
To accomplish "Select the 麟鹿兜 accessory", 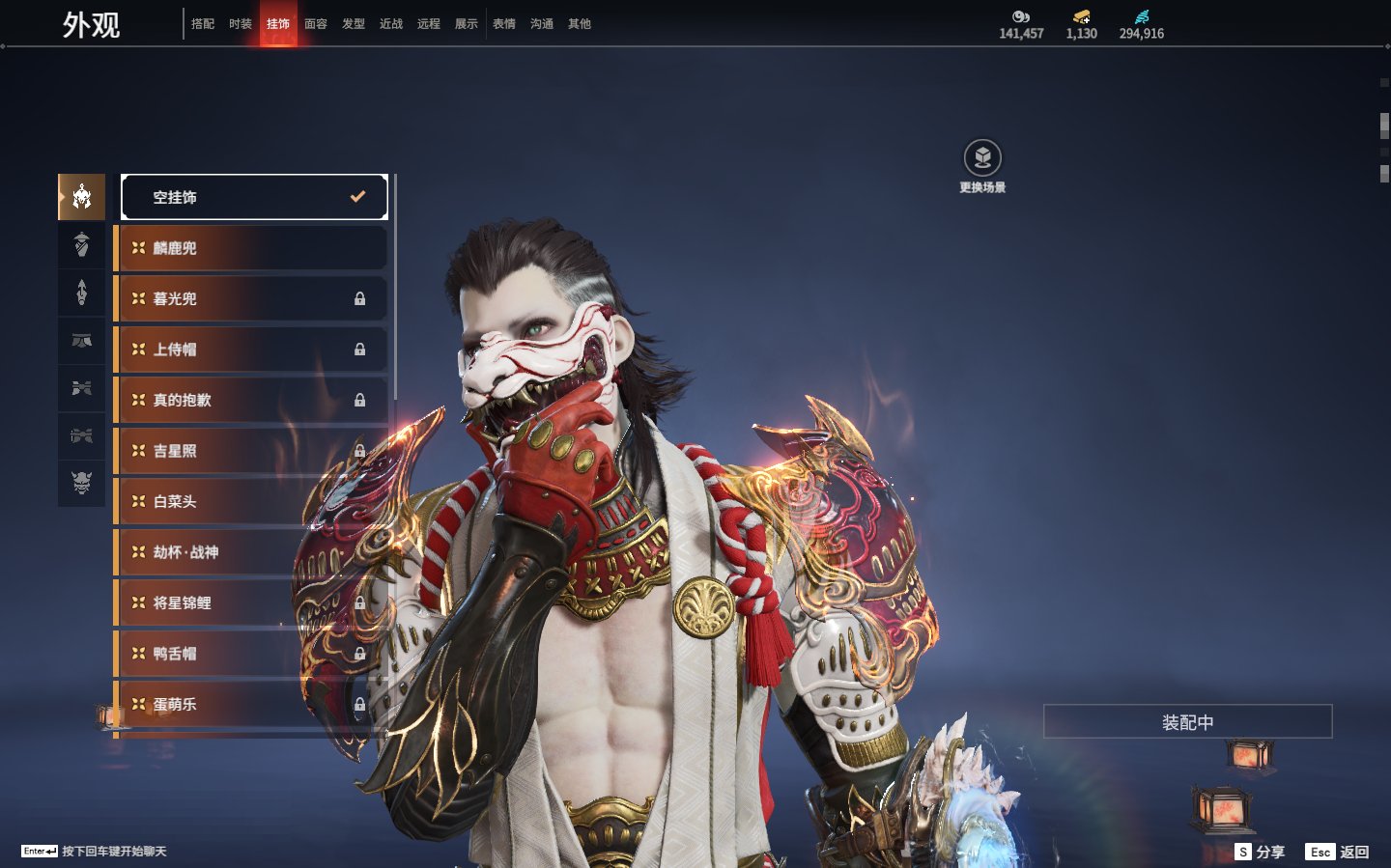I will 251,248.
